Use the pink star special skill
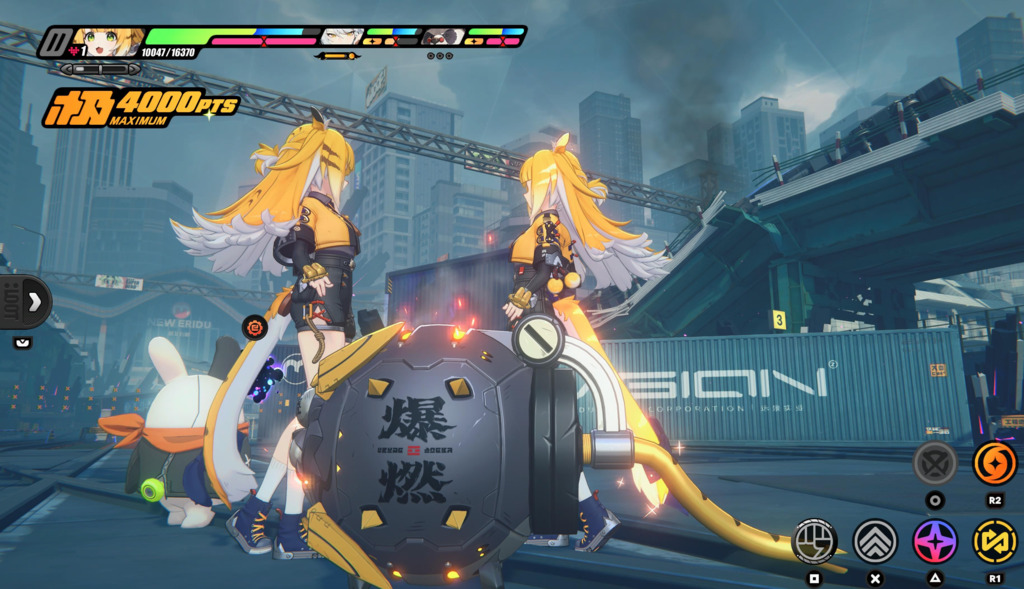This screenshot has height=589, width=1024. coord(935,541)
